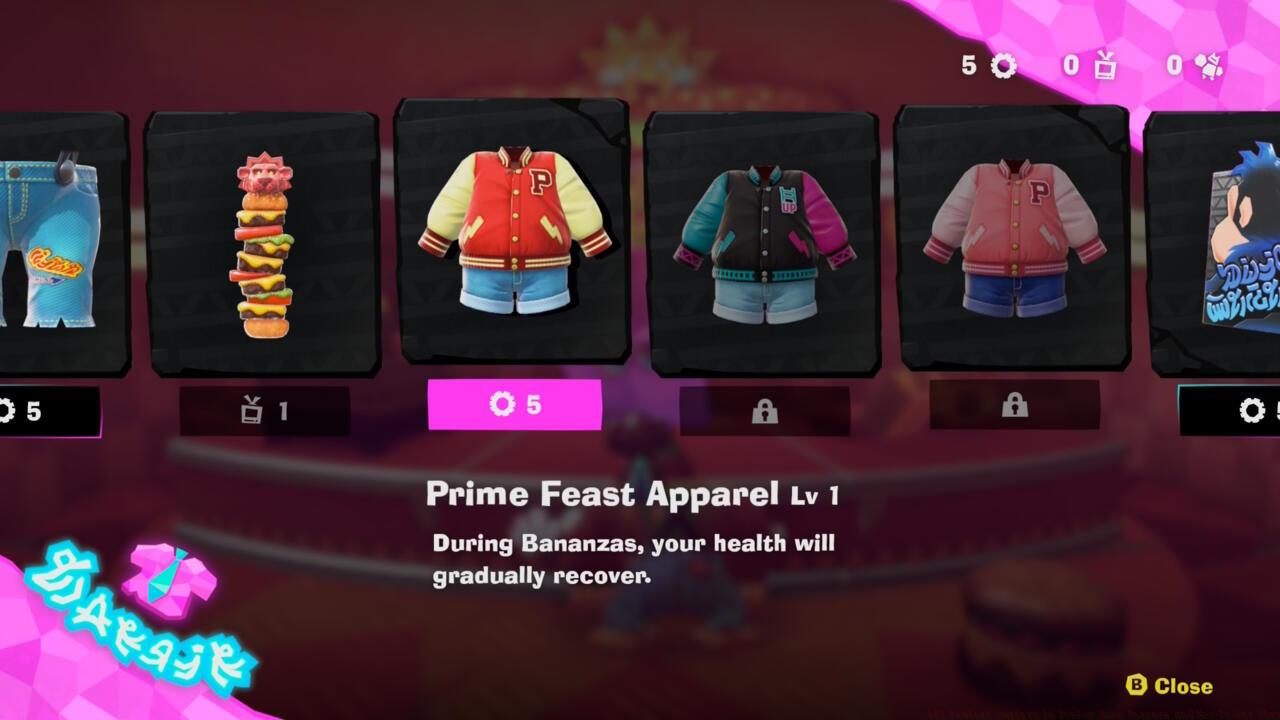Select the blue jeans item on the left
The width and height of the screenshot is (1280, 720).
pos(45,240)
